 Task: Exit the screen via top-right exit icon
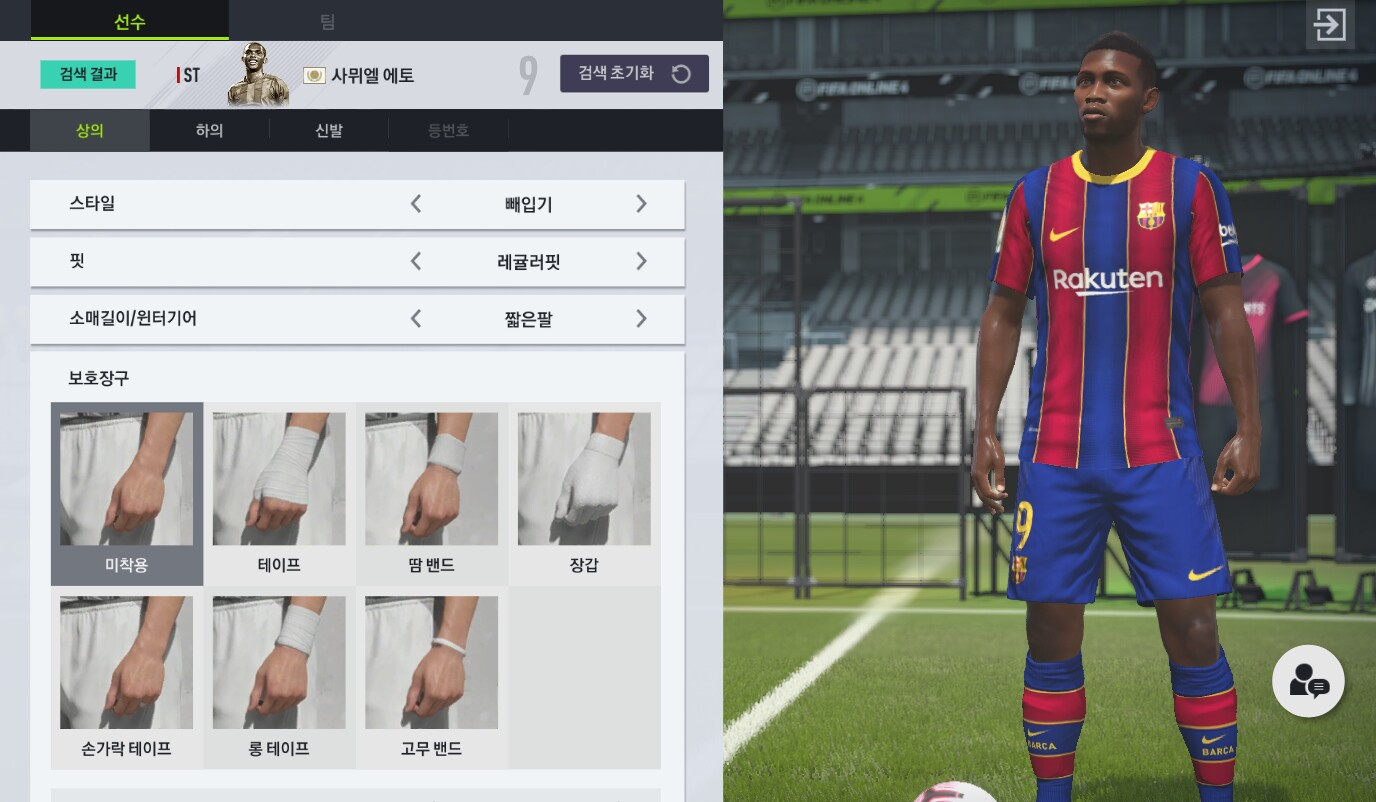click(x=1330, y=25)
